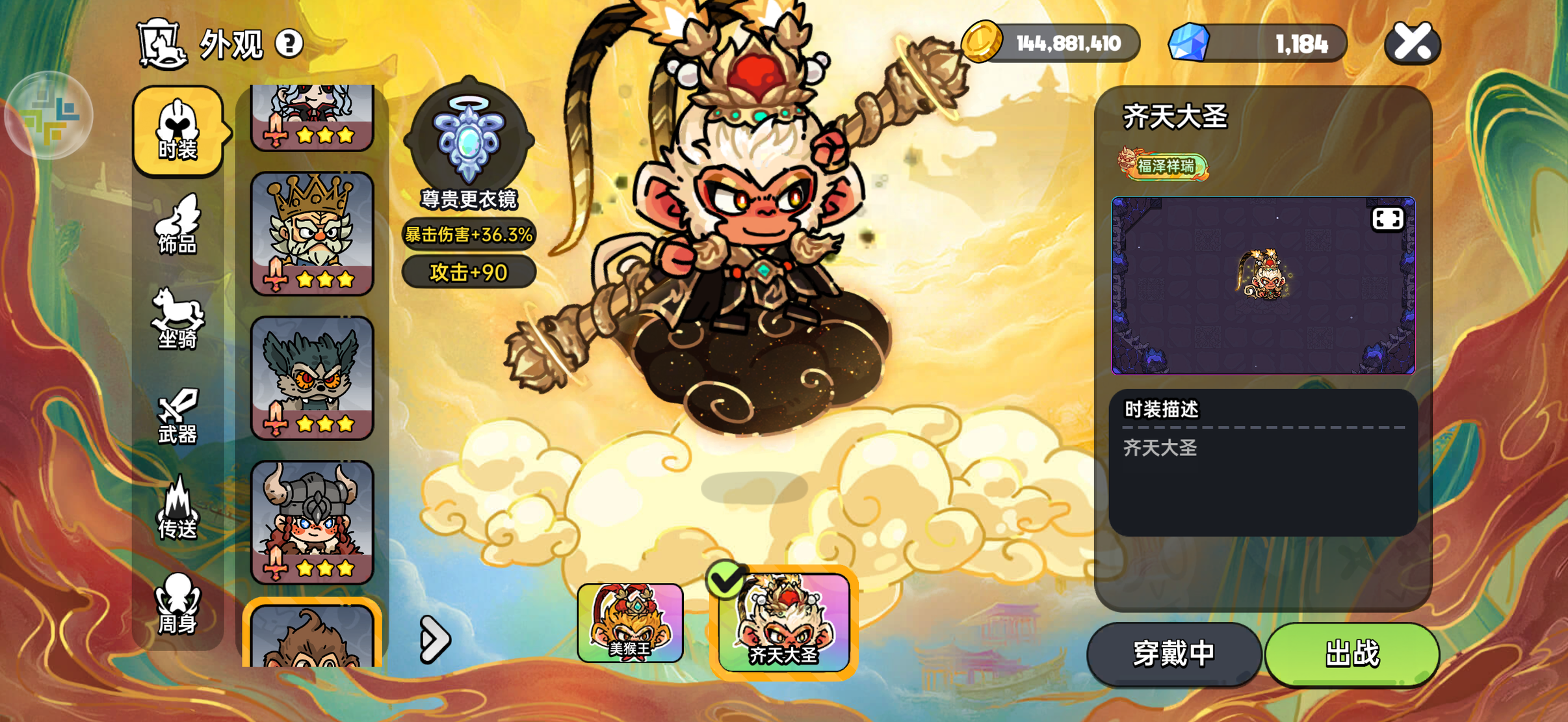
Task: Select the crowned bearded king costume
Action: [312, 234]
